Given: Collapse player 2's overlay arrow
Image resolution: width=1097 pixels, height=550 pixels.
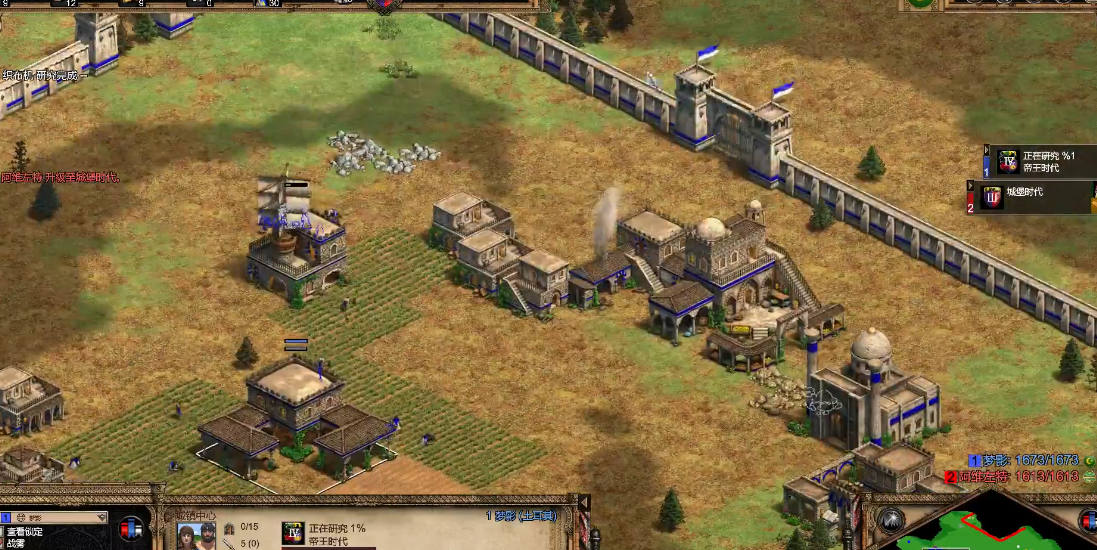Looking at the screenshot, I should point(970,186).
